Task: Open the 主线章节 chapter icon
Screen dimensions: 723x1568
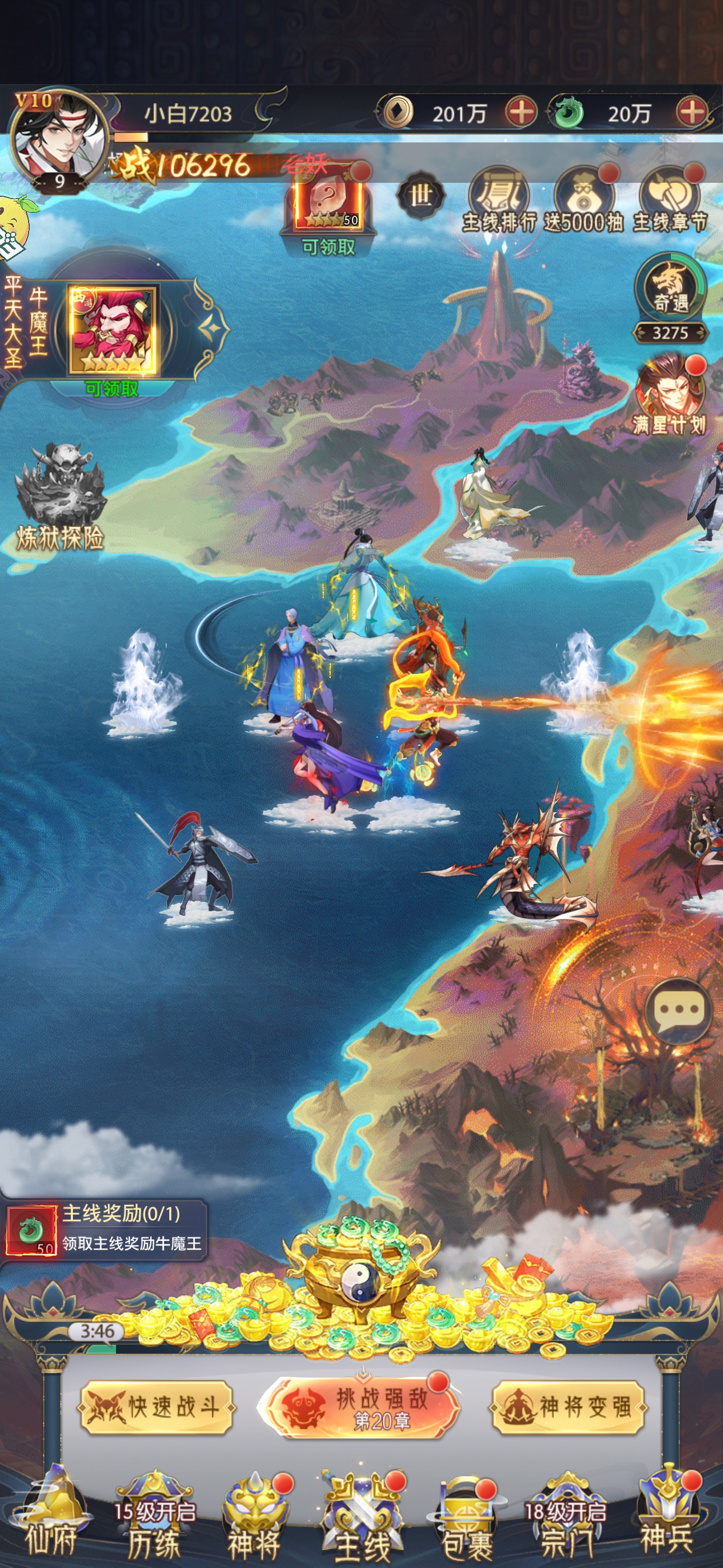Action: [x=669, y=201]
